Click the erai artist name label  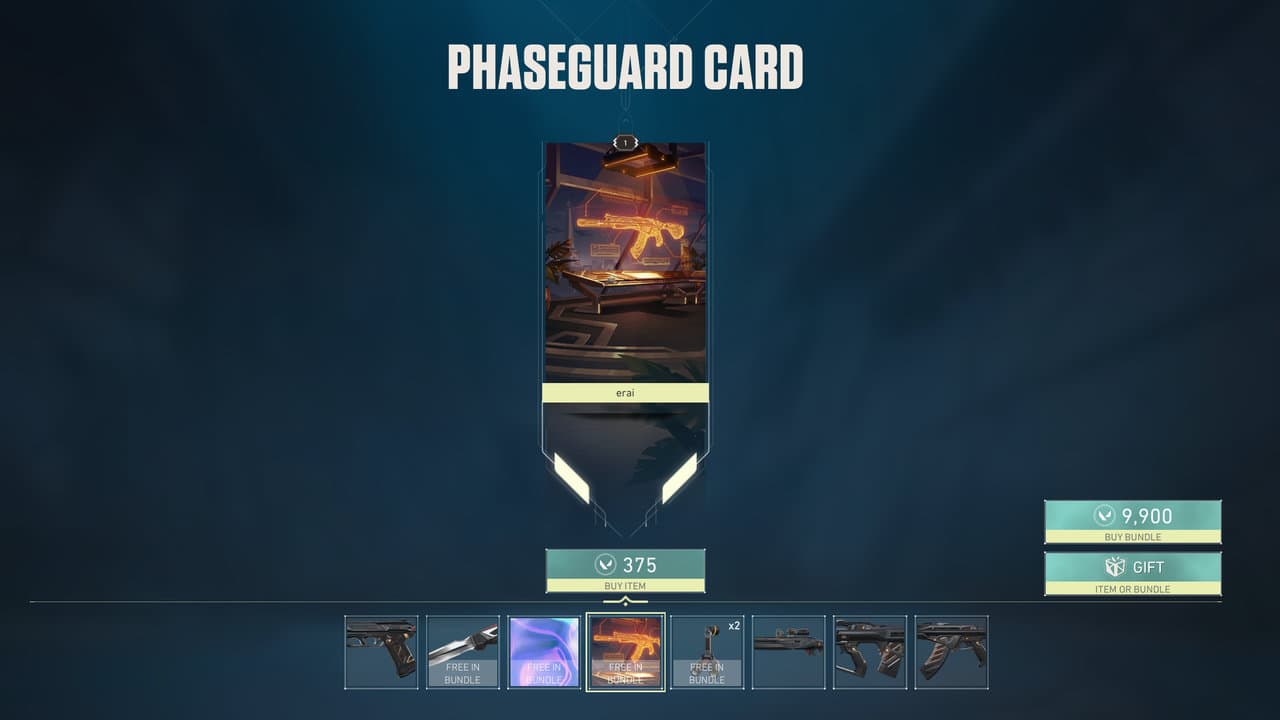point(624,392)
